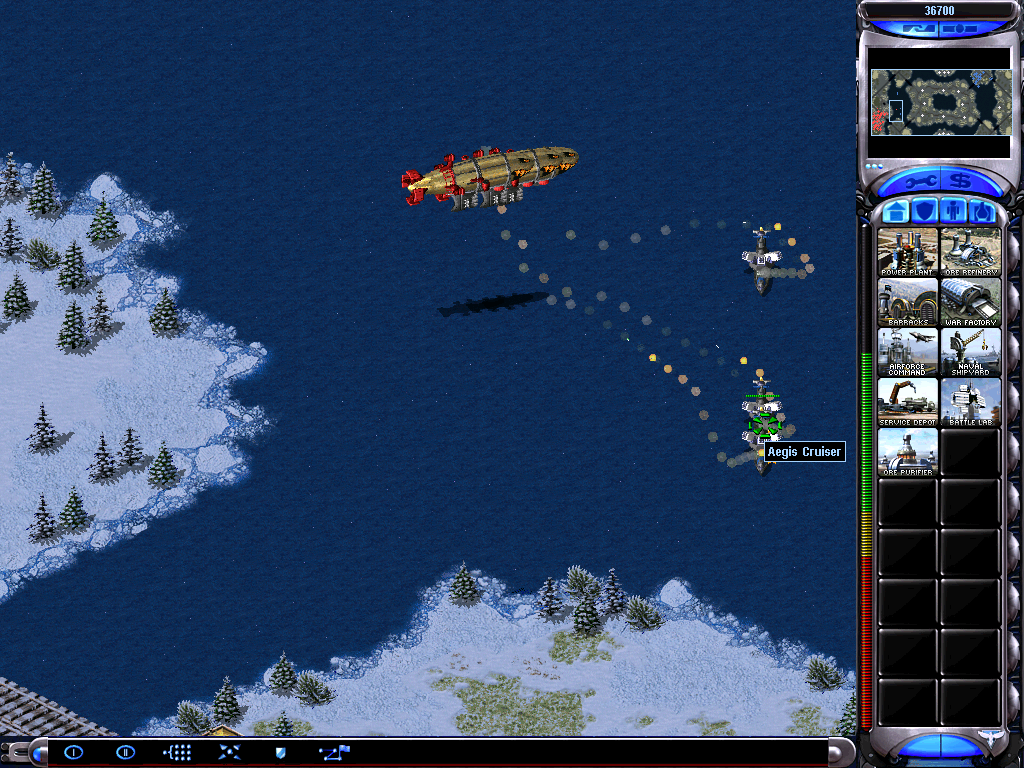
Task: Click the radar minimap
Action: 939,102
